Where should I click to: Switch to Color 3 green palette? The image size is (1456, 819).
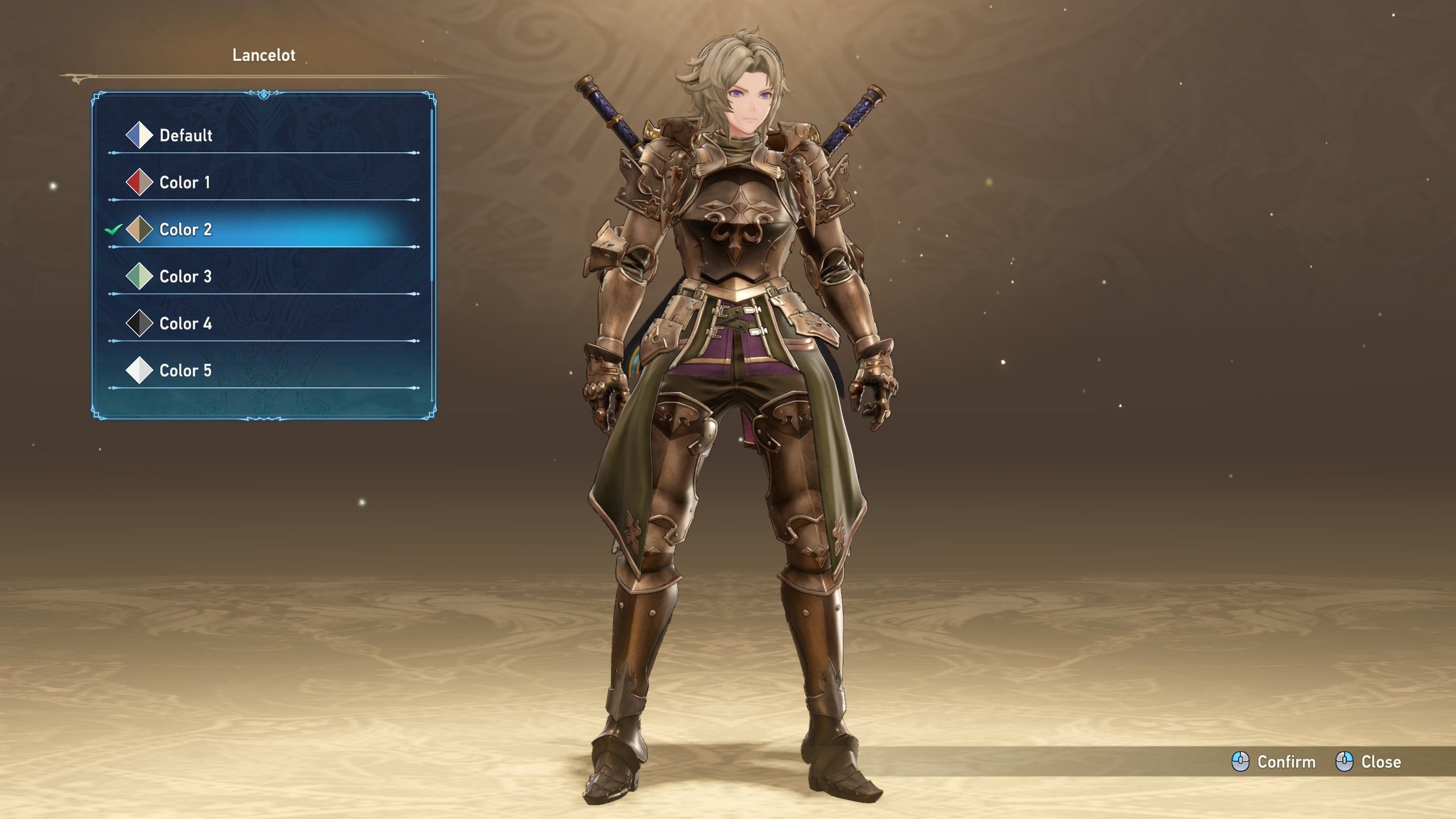(x=186, y=277)
